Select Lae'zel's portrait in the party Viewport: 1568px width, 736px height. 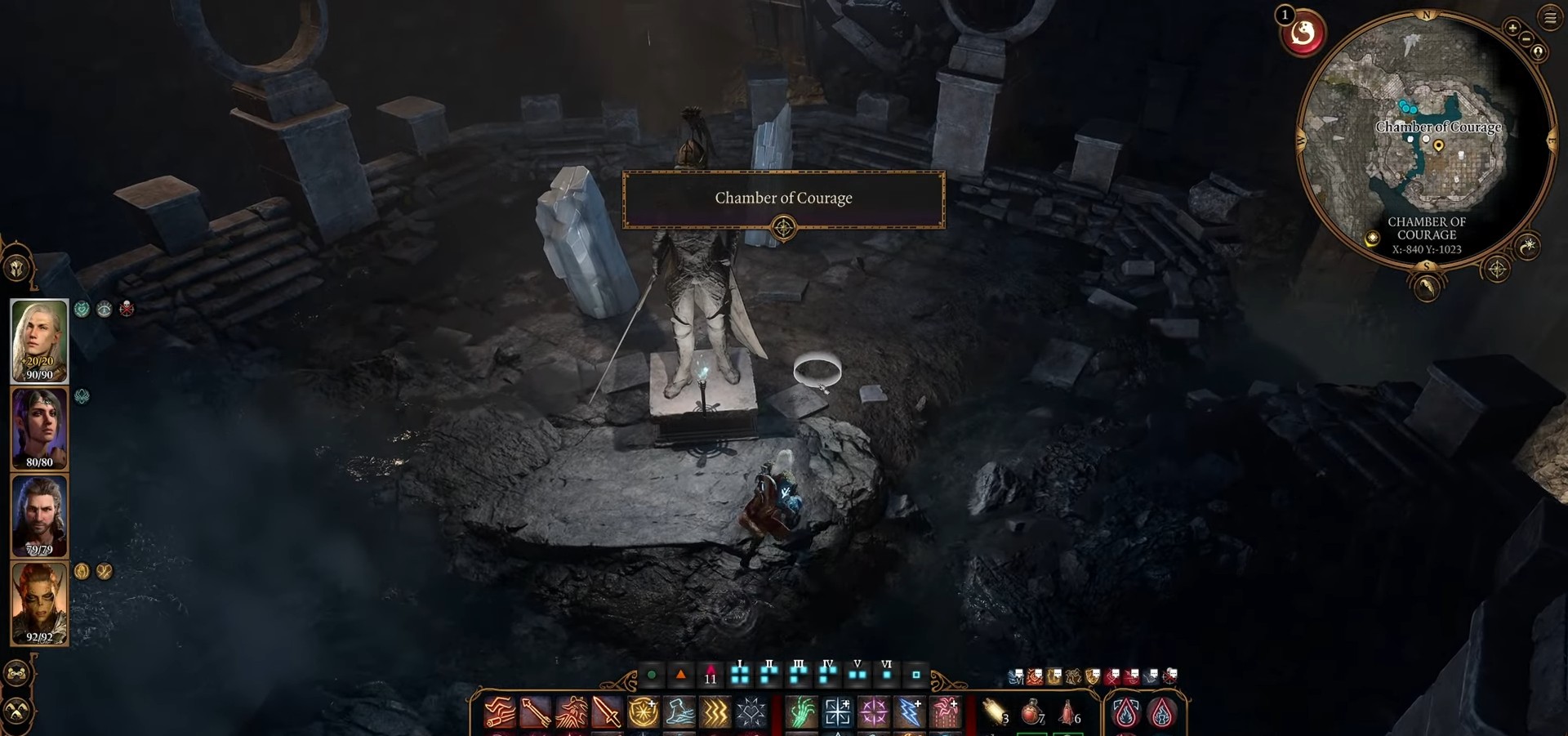coord(38,604)
